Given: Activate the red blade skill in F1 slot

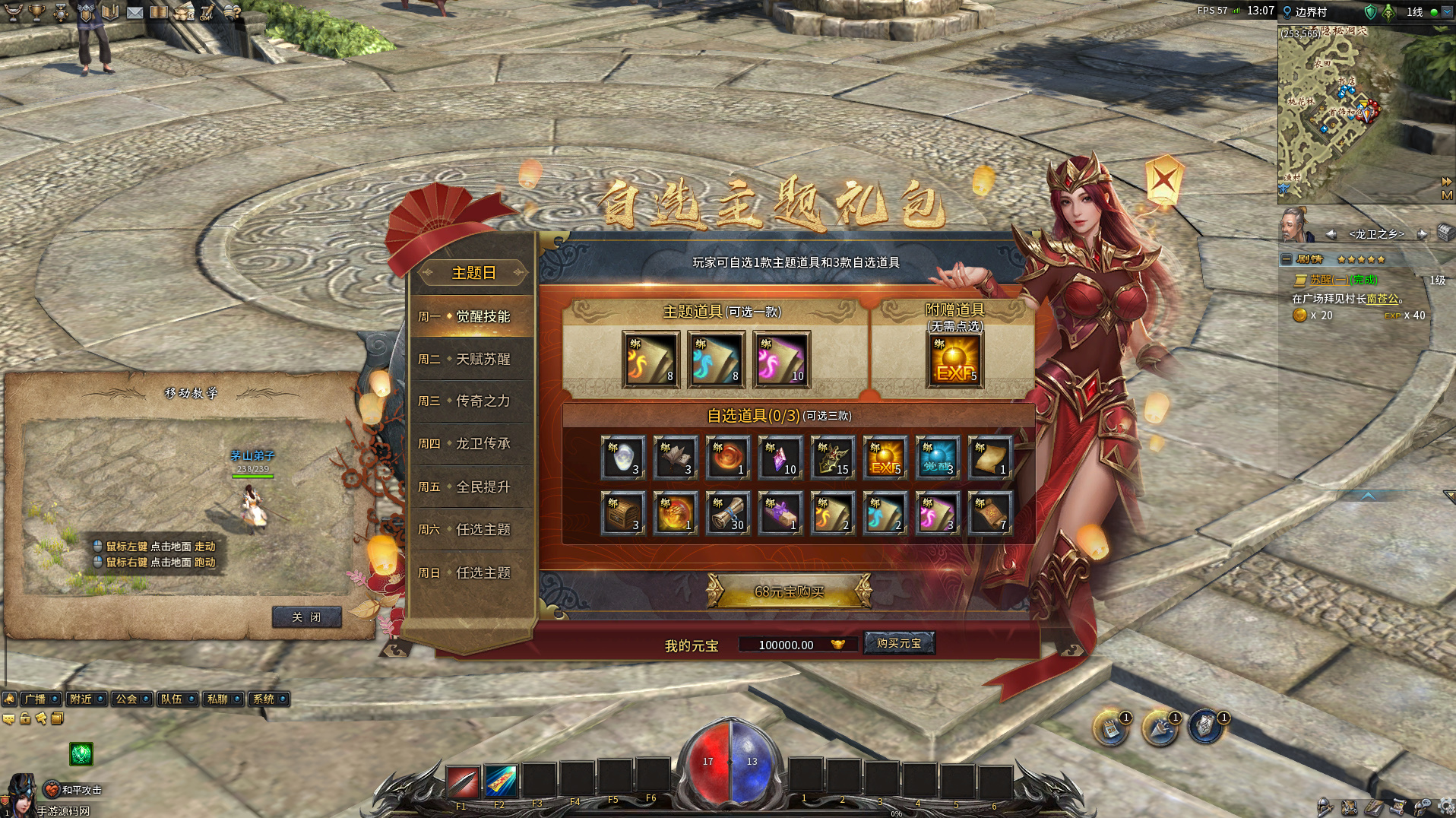Looking at the screenshot, I should coord(462,781).
